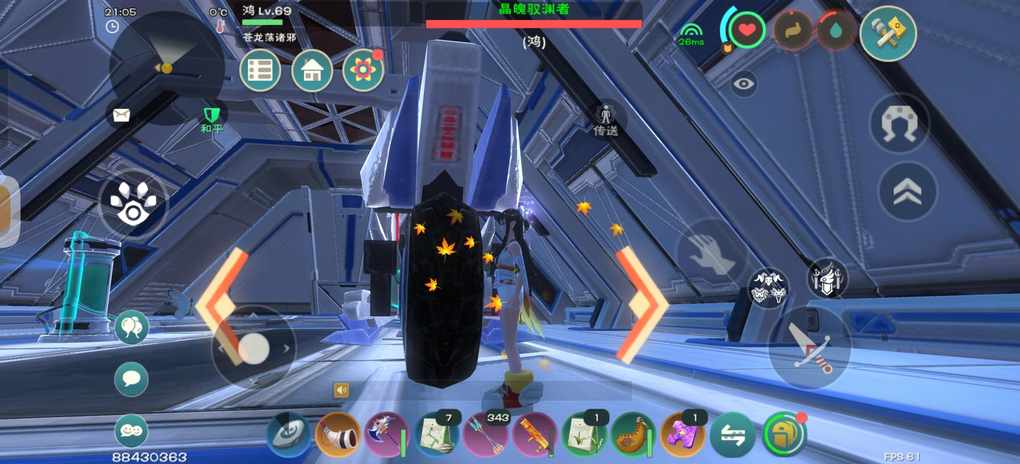1020x464 pixels.
Task: Tap the hotbar swap arrows button
Action: coord(732,435)
